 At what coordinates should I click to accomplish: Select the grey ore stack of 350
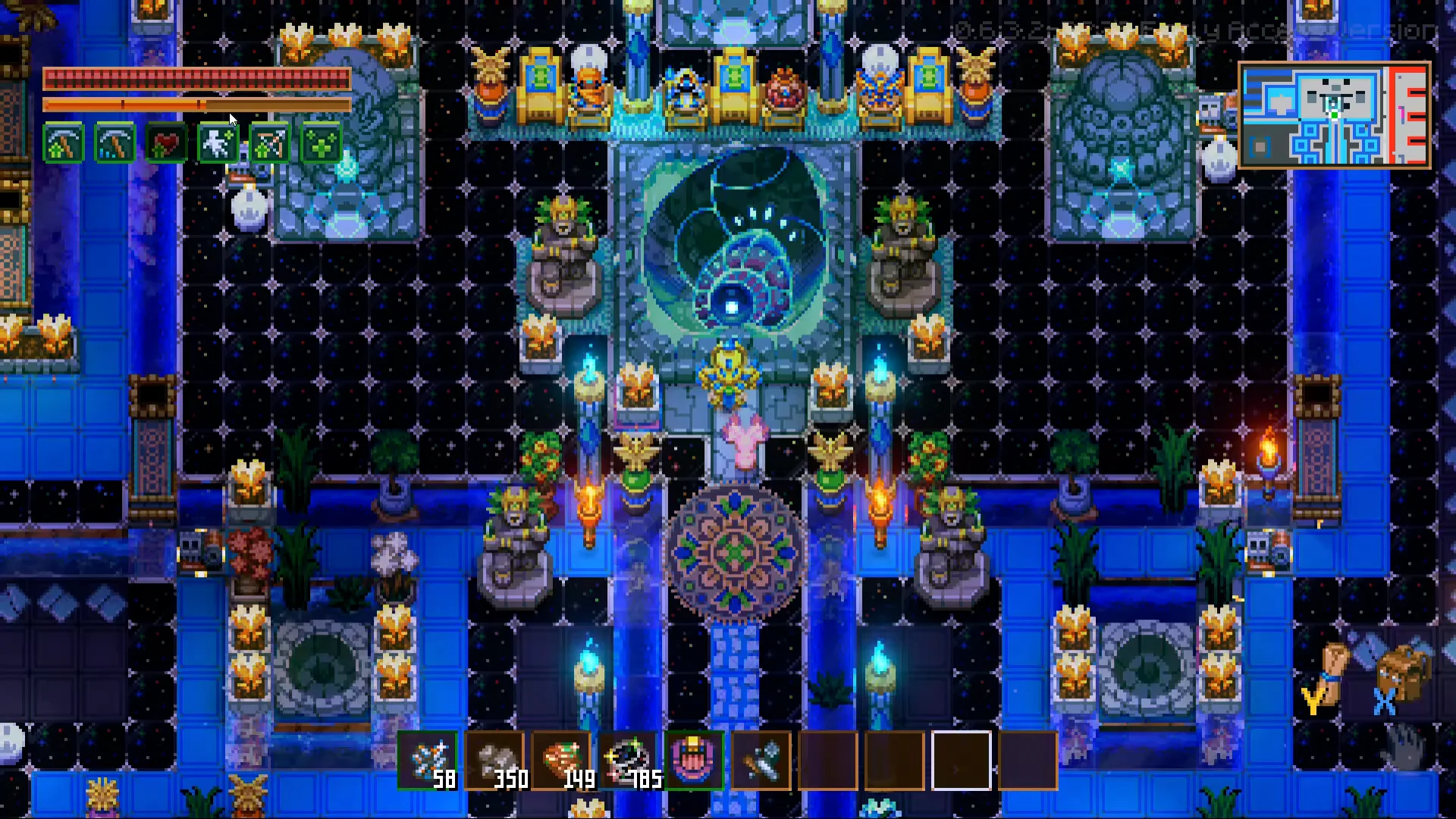[494, 761]
